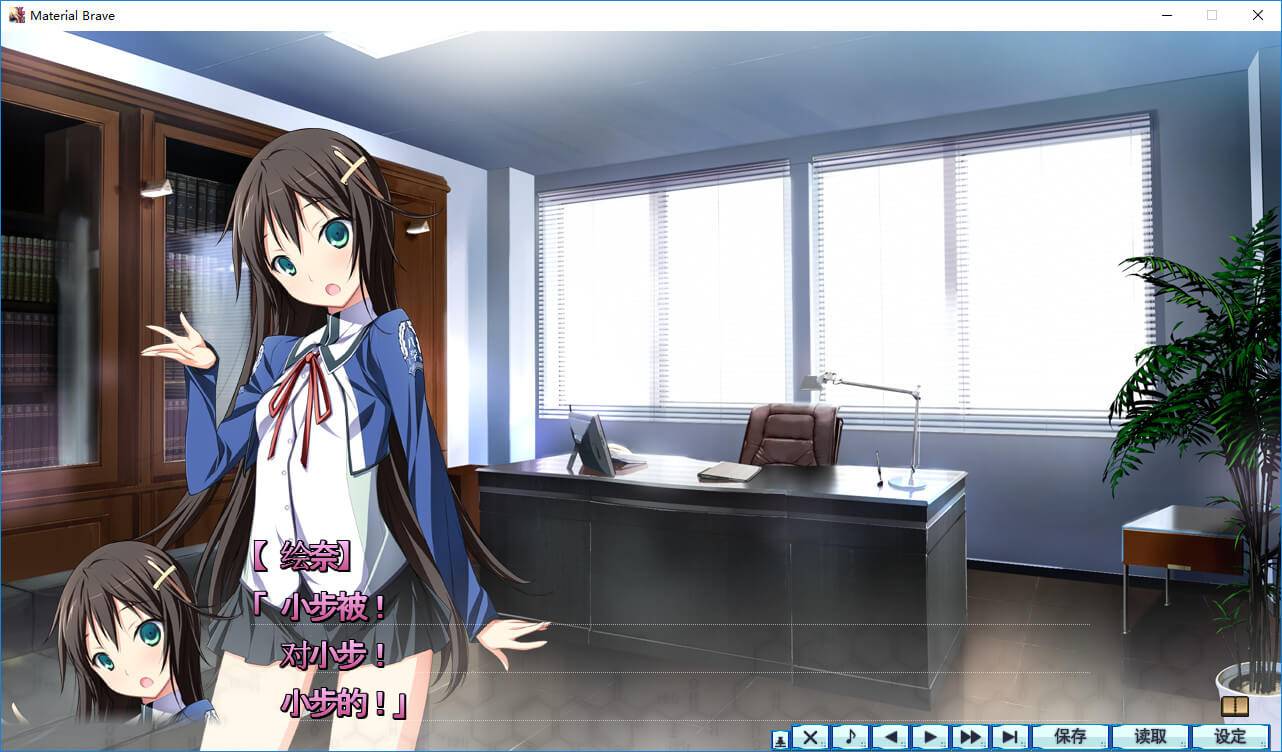Start auto-play with the single right arrow
The height and width of the screenshot is (752, 1282).
(x=930, y=737)
